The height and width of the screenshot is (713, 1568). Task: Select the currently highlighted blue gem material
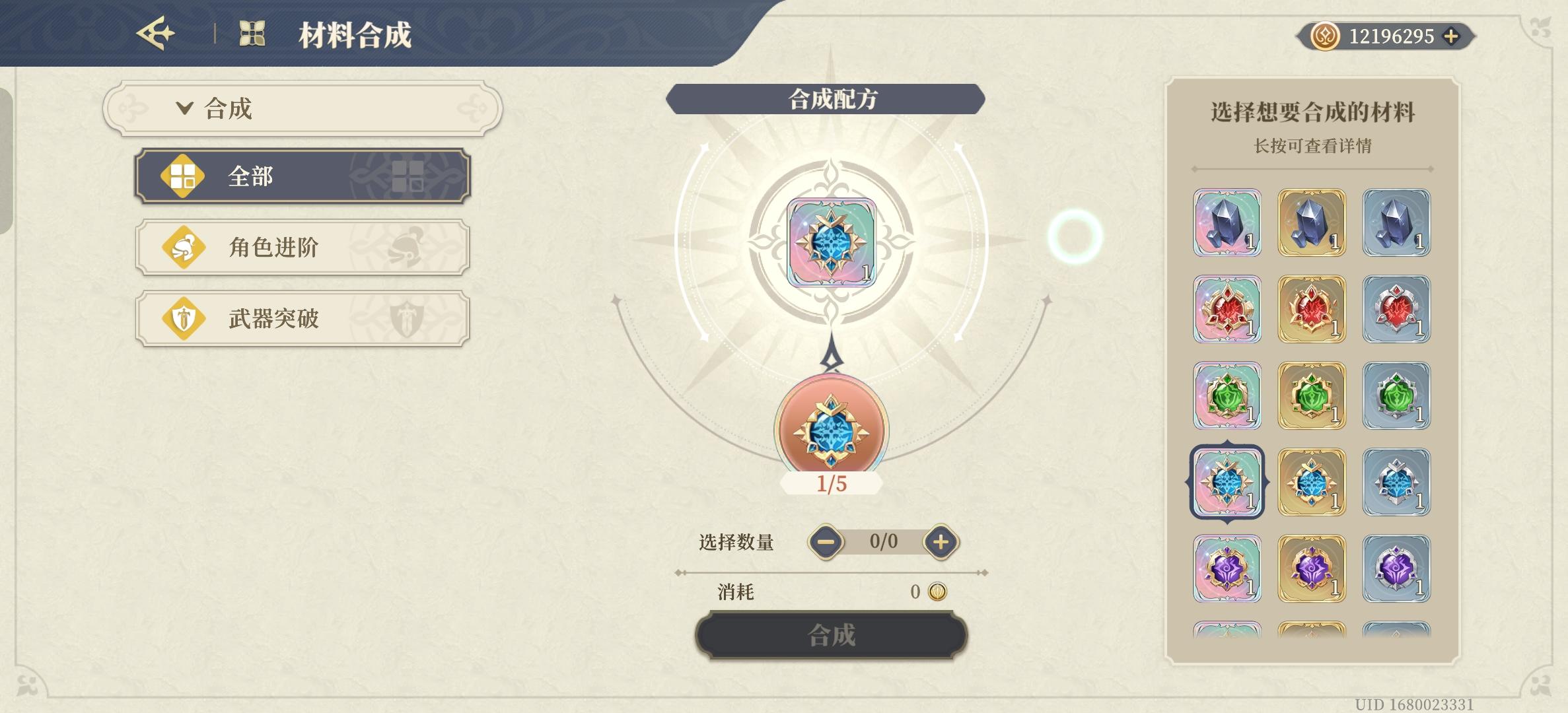(x=1227, y=482)
